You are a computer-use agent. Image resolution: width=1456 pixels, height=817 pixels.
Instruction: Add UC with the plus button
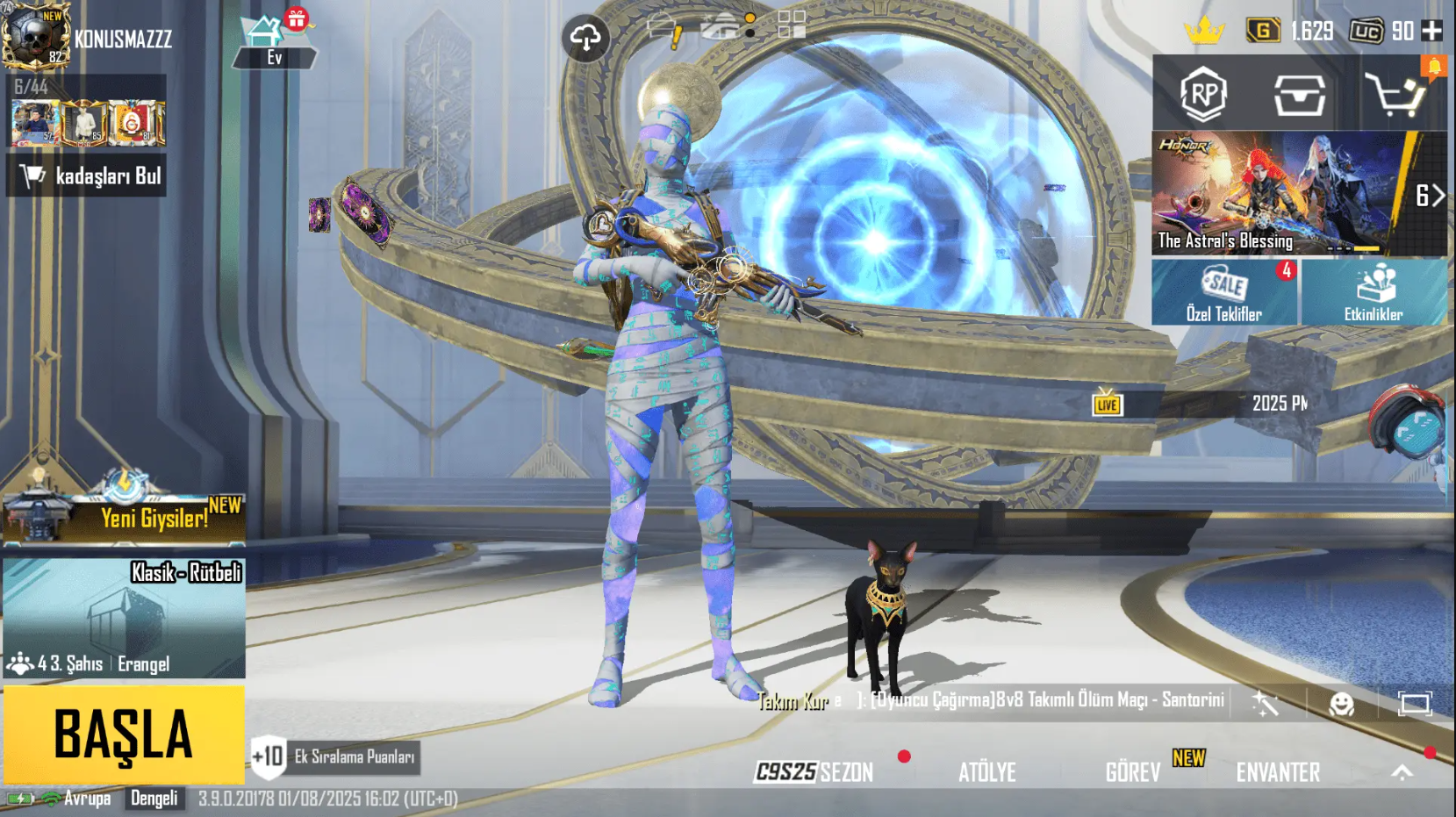coord(1431,31)
